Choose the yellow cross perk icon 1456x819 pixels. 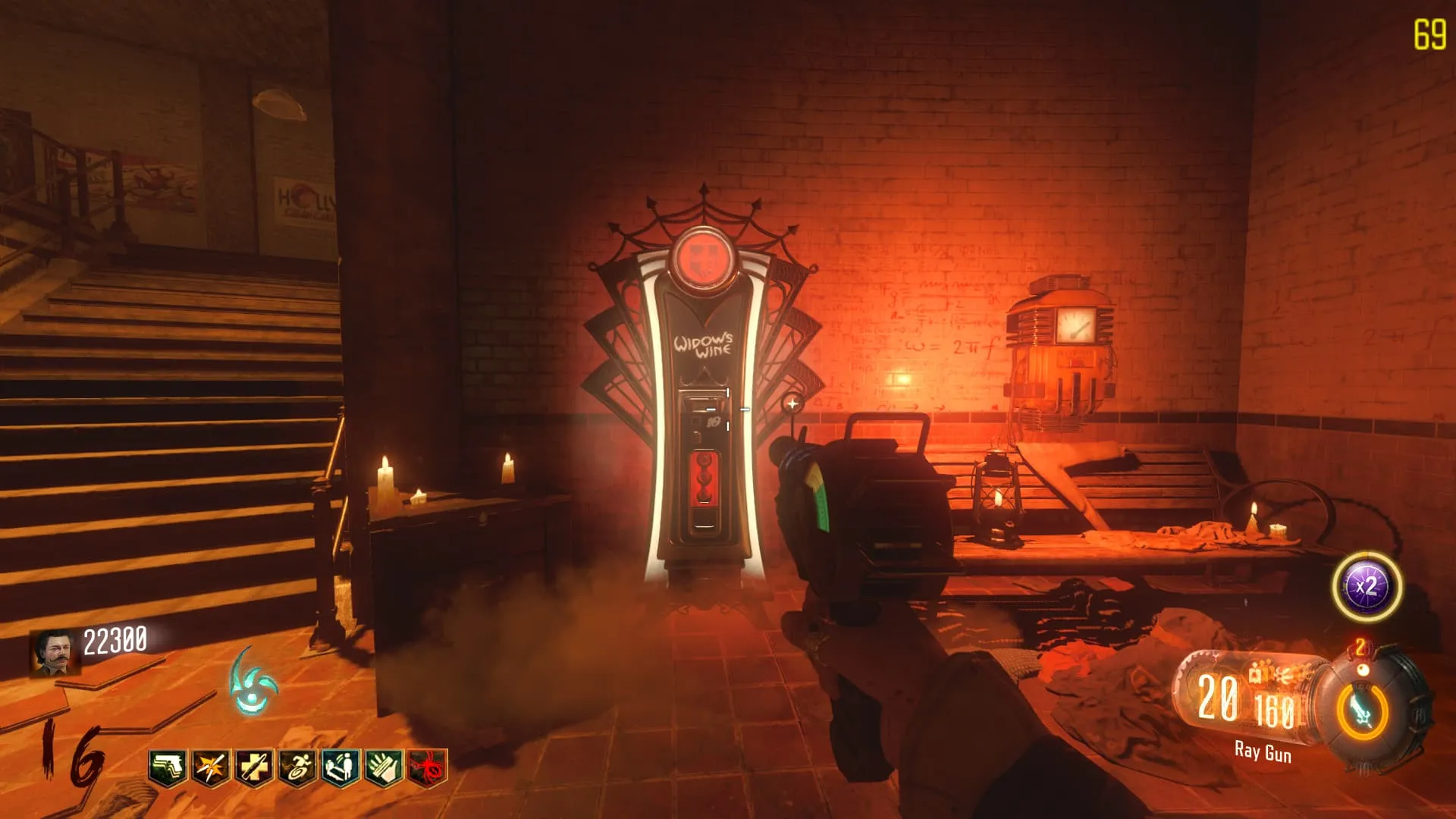click(x=255, y=768)
